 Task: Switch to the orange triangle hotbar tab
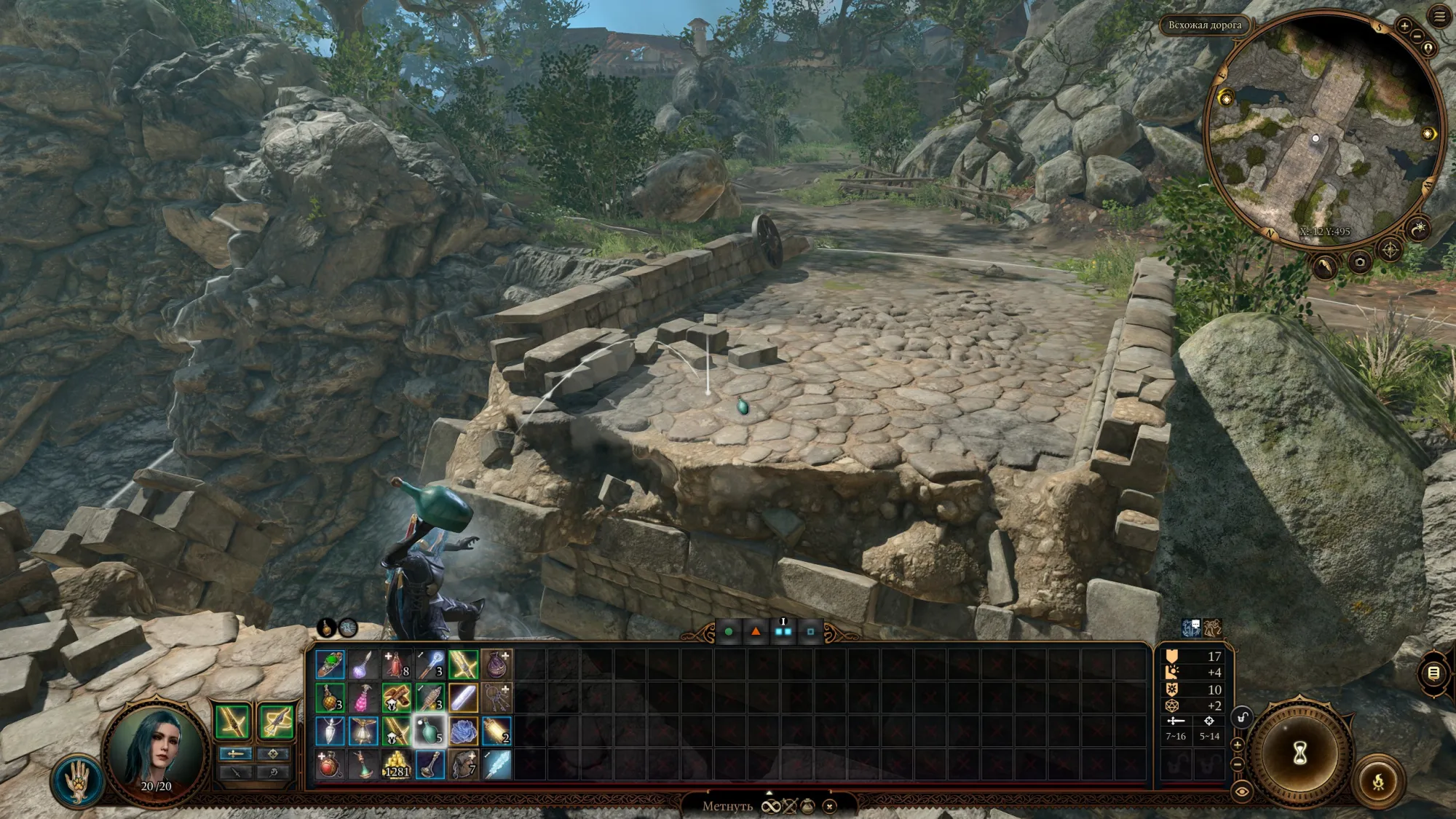[x=756, y=632]
